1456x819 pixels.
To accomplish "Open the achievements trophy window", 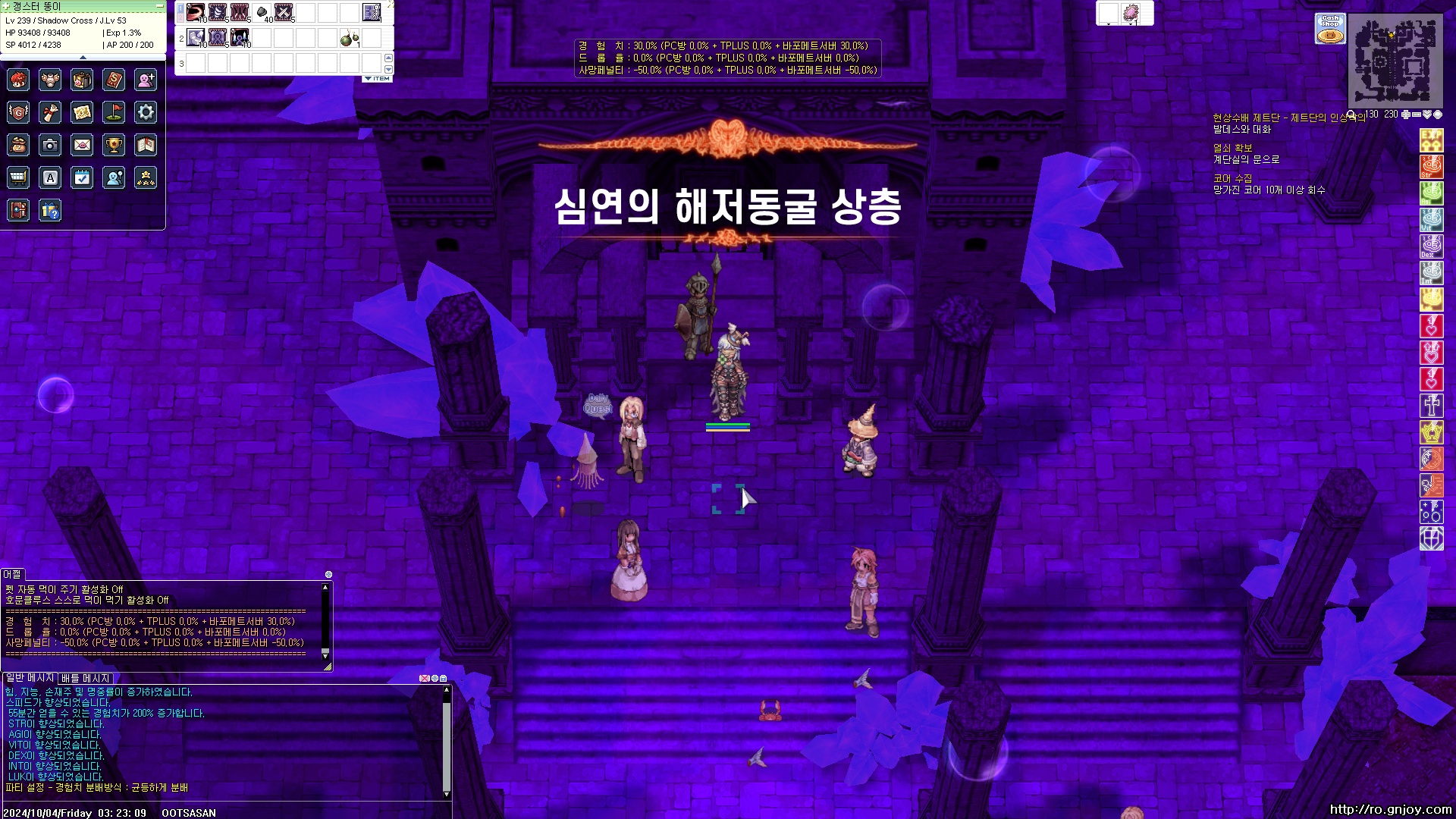I will click(114, 144).
